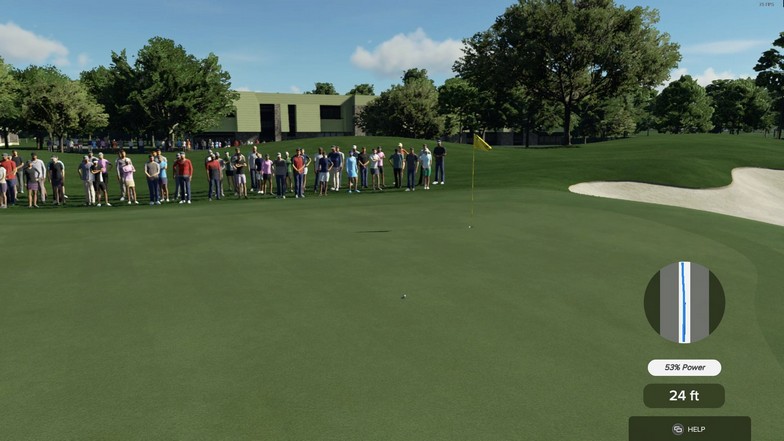The height and width of the screenshot is (441, 784).
Task: Click the circular swing path meter
Action: (x=684, y=302)
